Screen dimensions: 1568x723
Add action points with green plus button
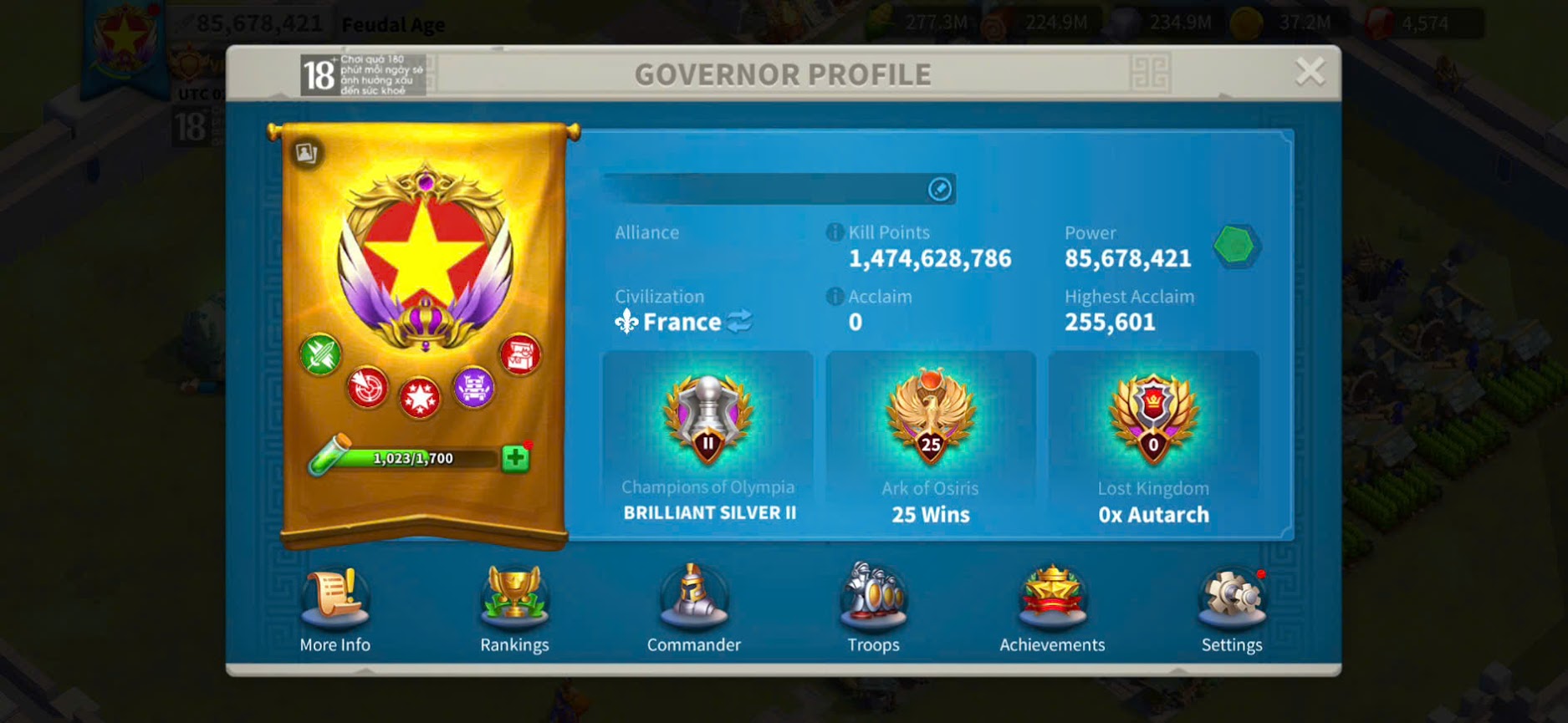[515, 458]
